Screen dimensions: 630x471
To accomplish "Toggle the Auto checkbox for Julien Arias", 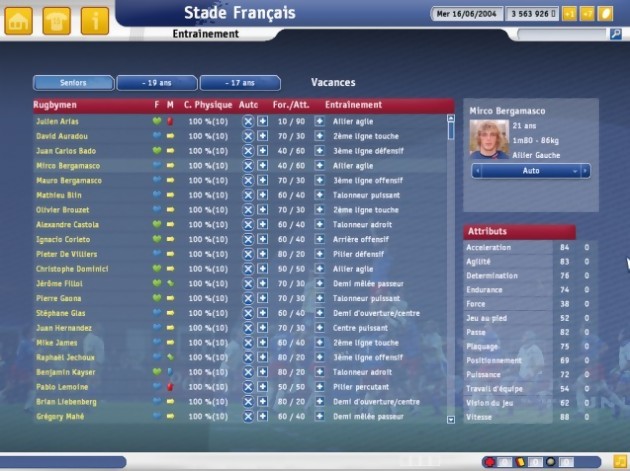I will click(x=248, y=121).
